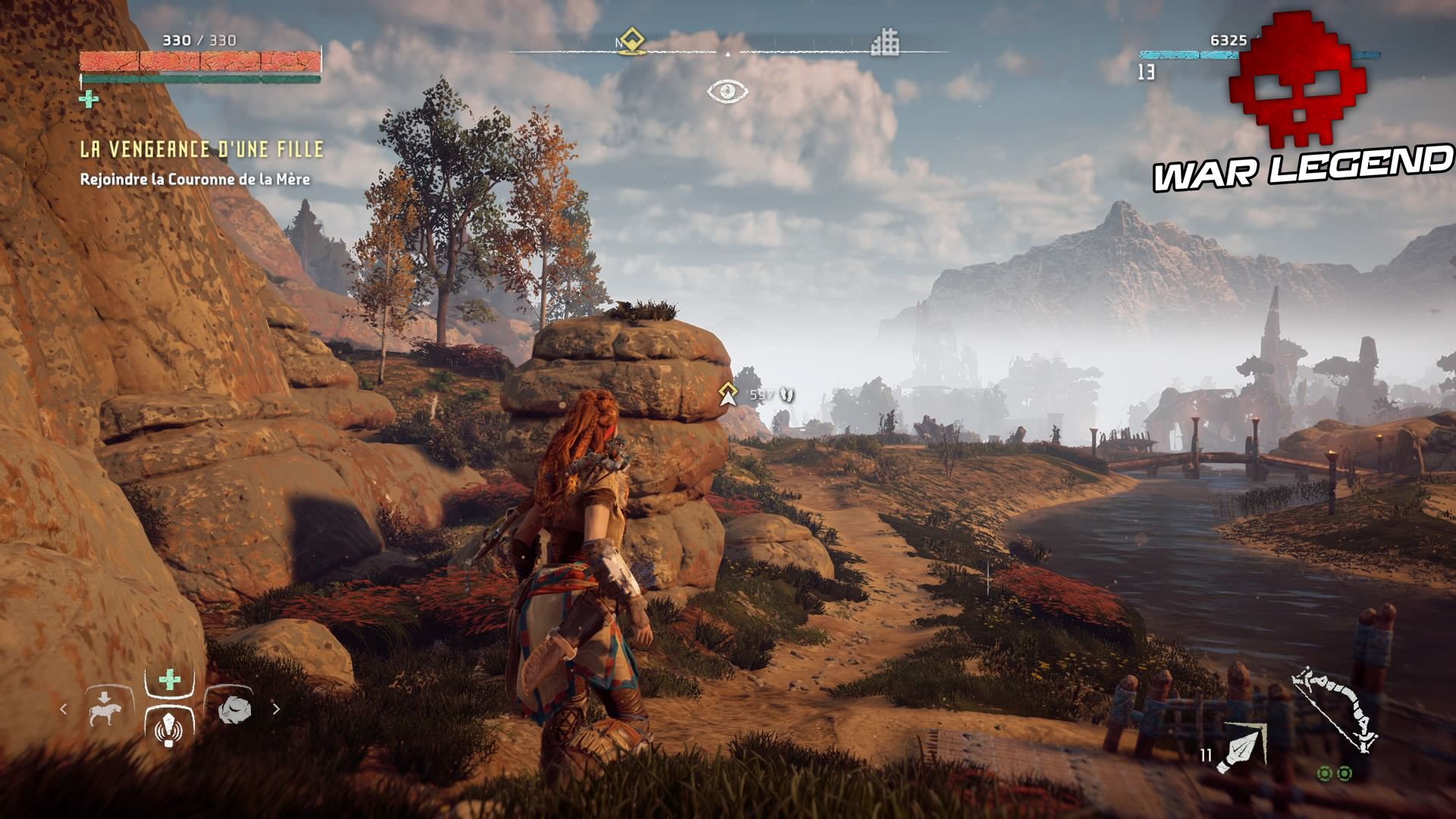1456x819 pixels.
Task: Select the green health potion icon
Action: pos(169,679)
